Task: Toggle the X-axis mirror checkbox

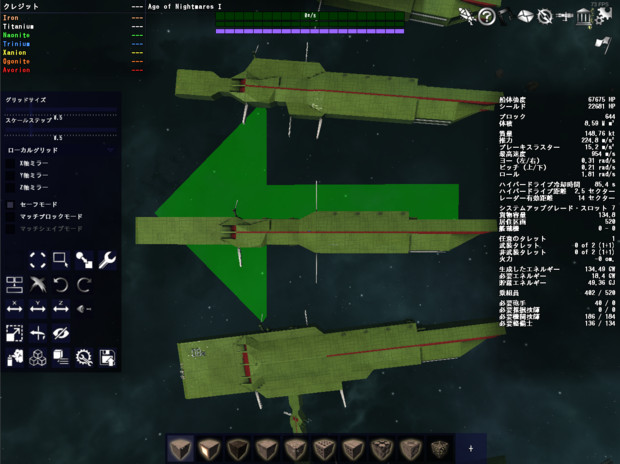Action: (11, 163)
